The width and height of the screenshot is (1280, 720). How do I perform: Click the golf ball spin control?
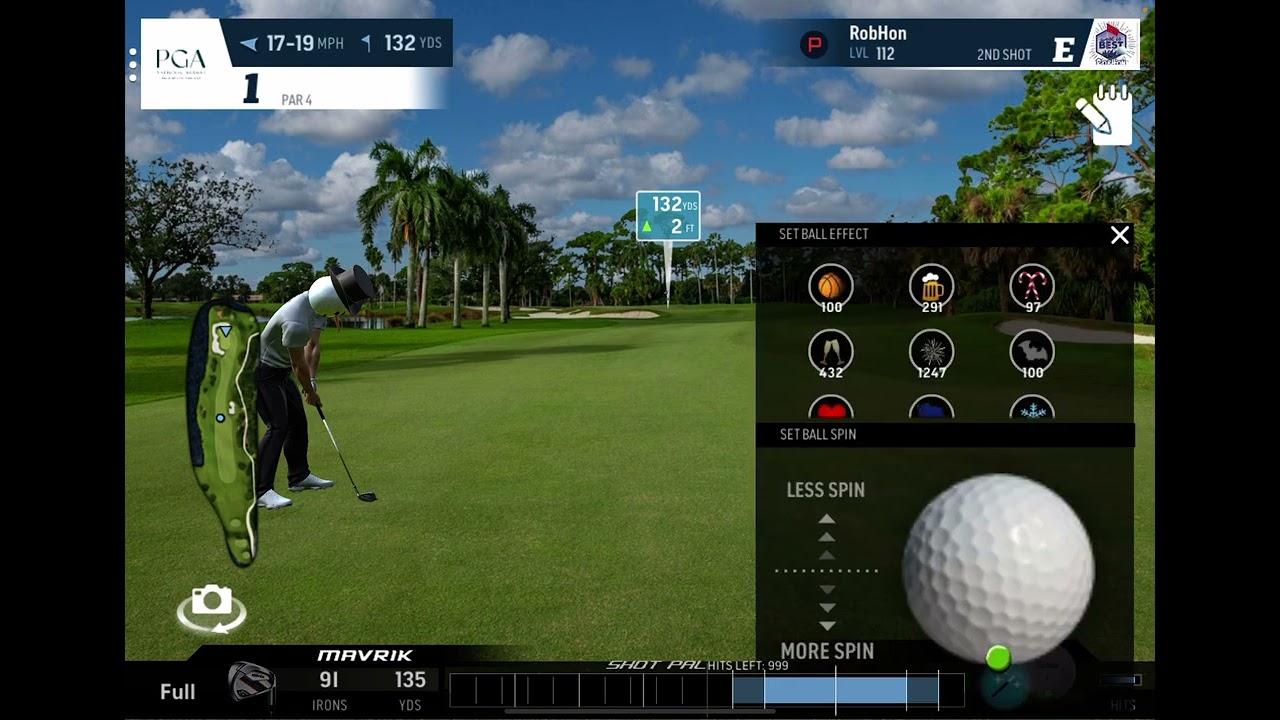point(998,567)
